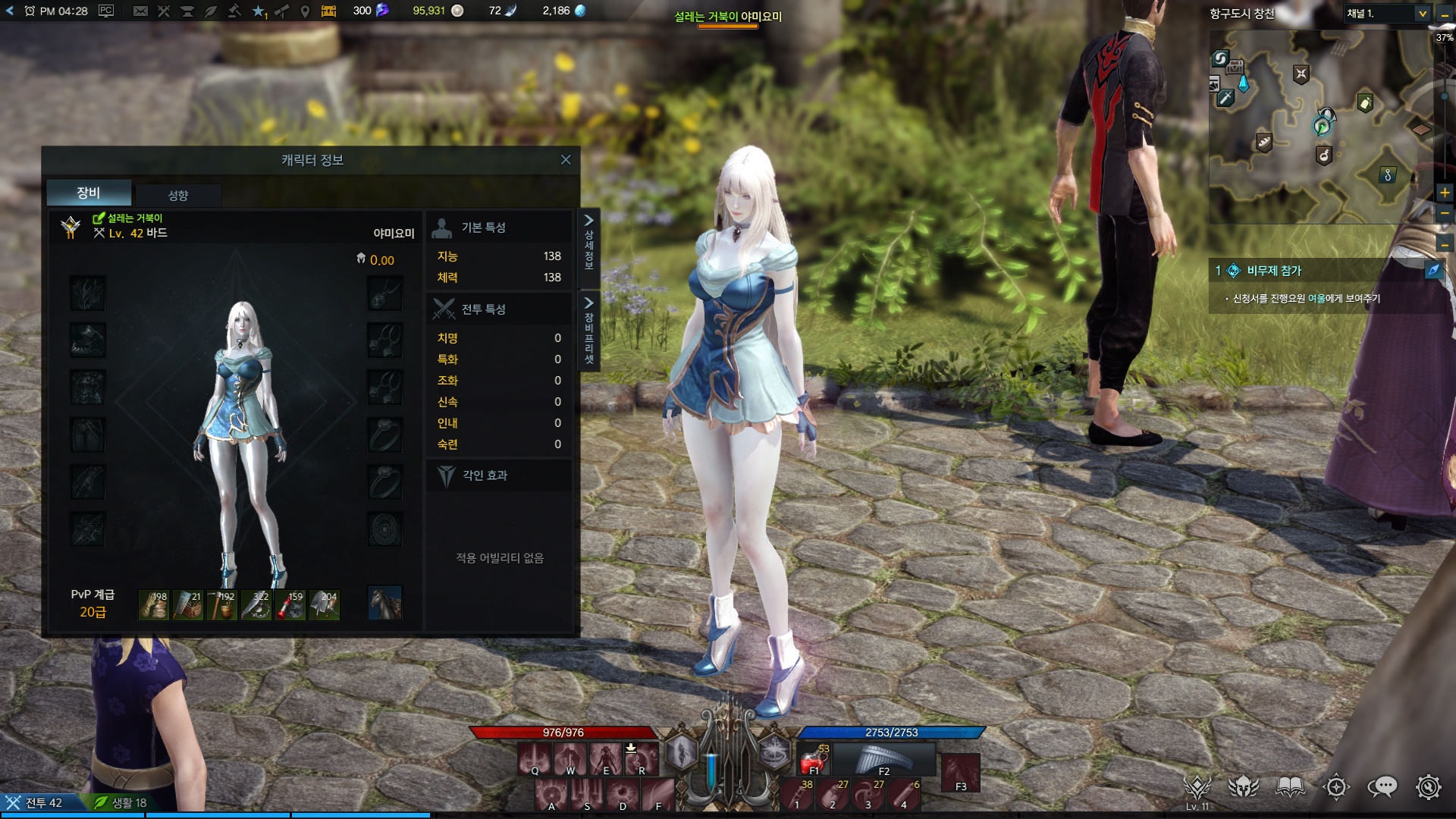Switch to the 성향 tab
The image size is (1456, 819).
pyautogui.click(x=178, y=195)
